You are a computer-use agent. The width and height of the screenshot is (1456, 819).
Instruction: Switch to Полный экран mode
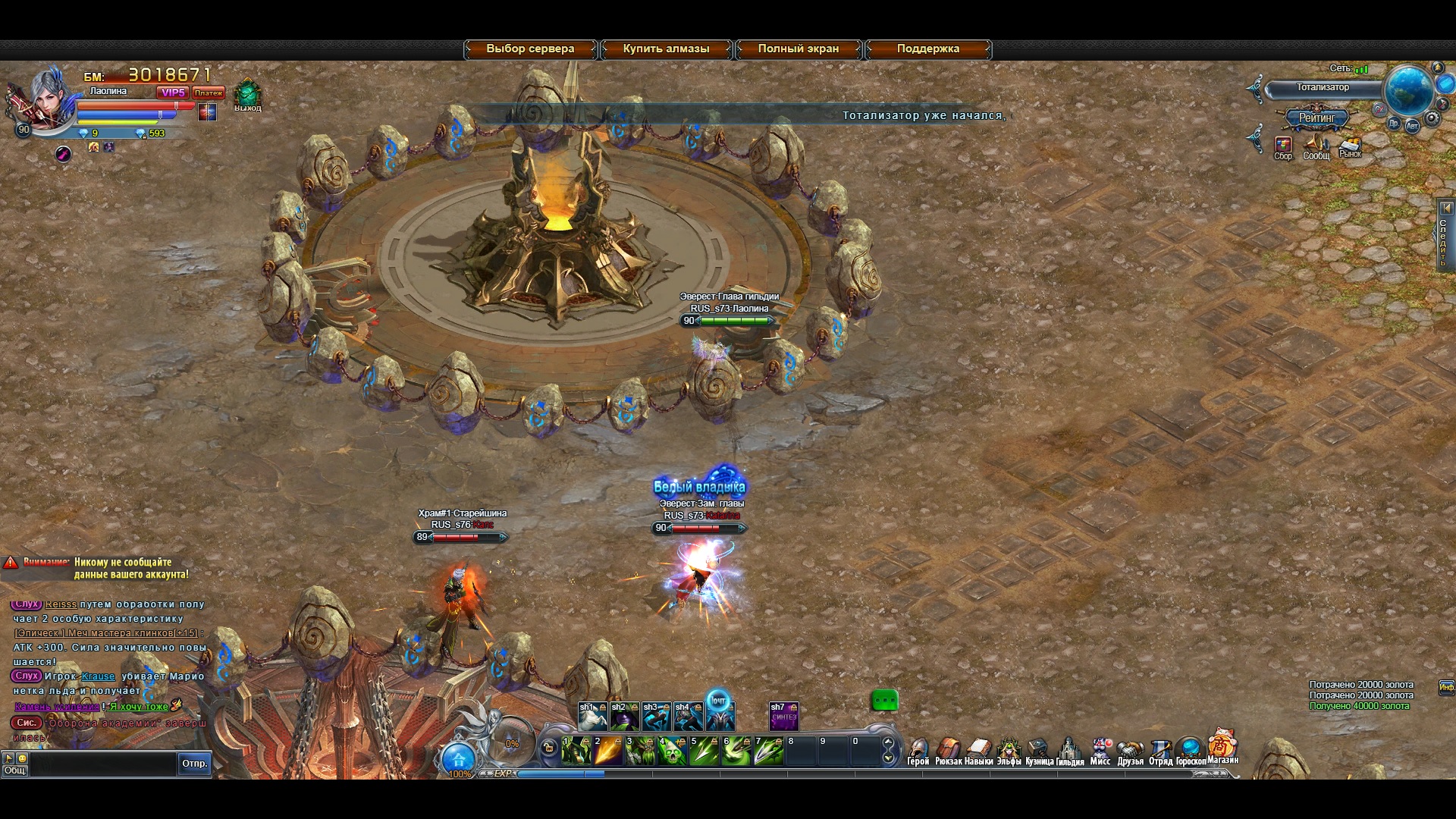(x=799, y=49)
